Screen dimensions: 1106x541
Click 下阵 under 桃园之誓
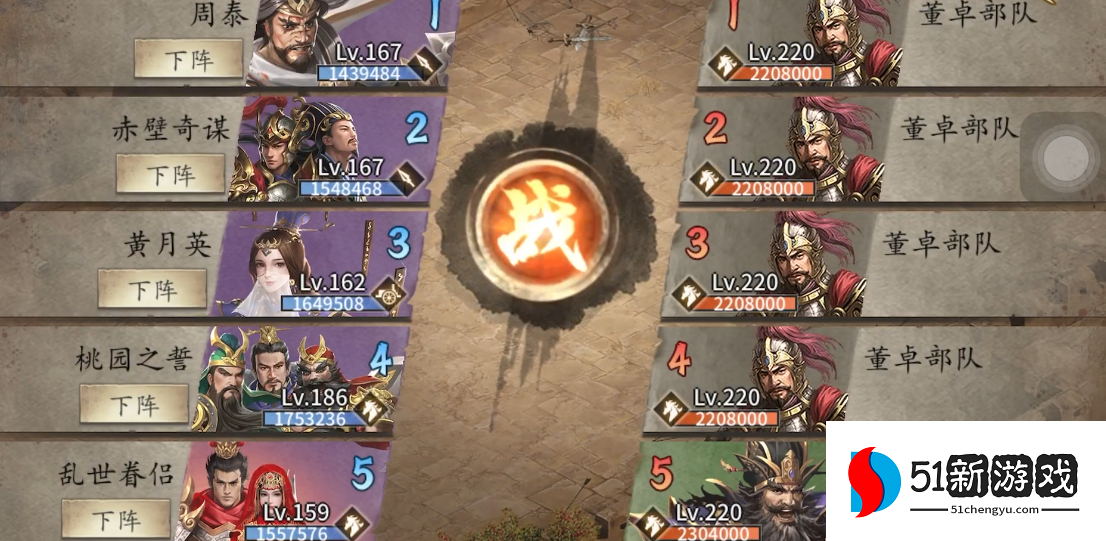(x=134, y=404)
